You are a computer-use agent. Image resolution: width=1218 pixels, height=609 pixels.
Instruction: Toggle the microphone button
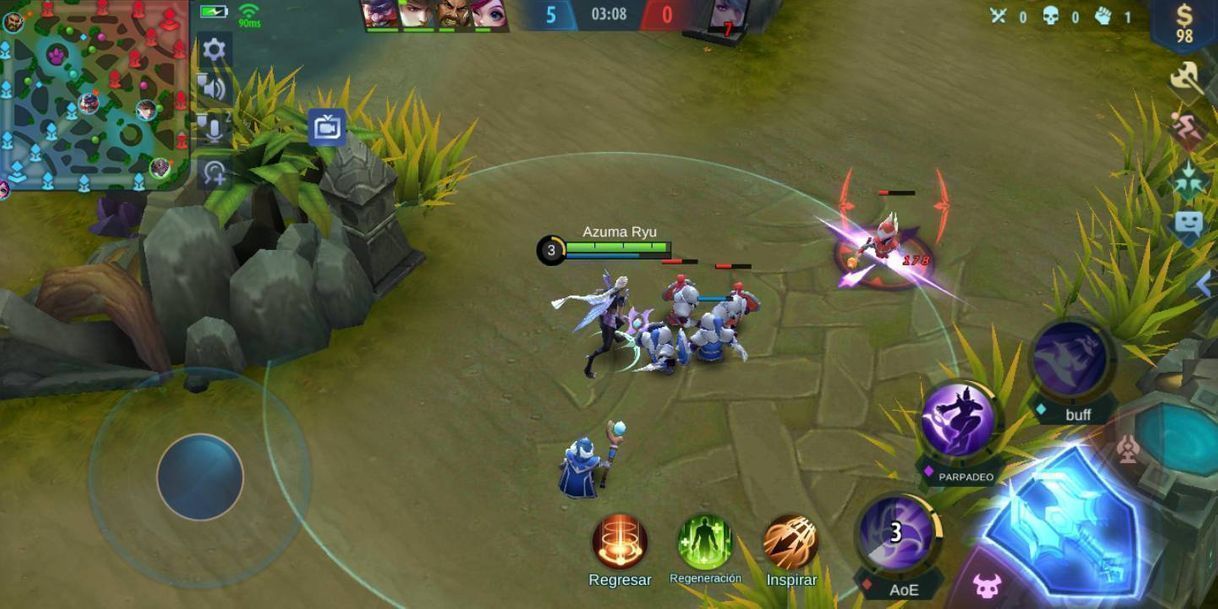[213, 128]
